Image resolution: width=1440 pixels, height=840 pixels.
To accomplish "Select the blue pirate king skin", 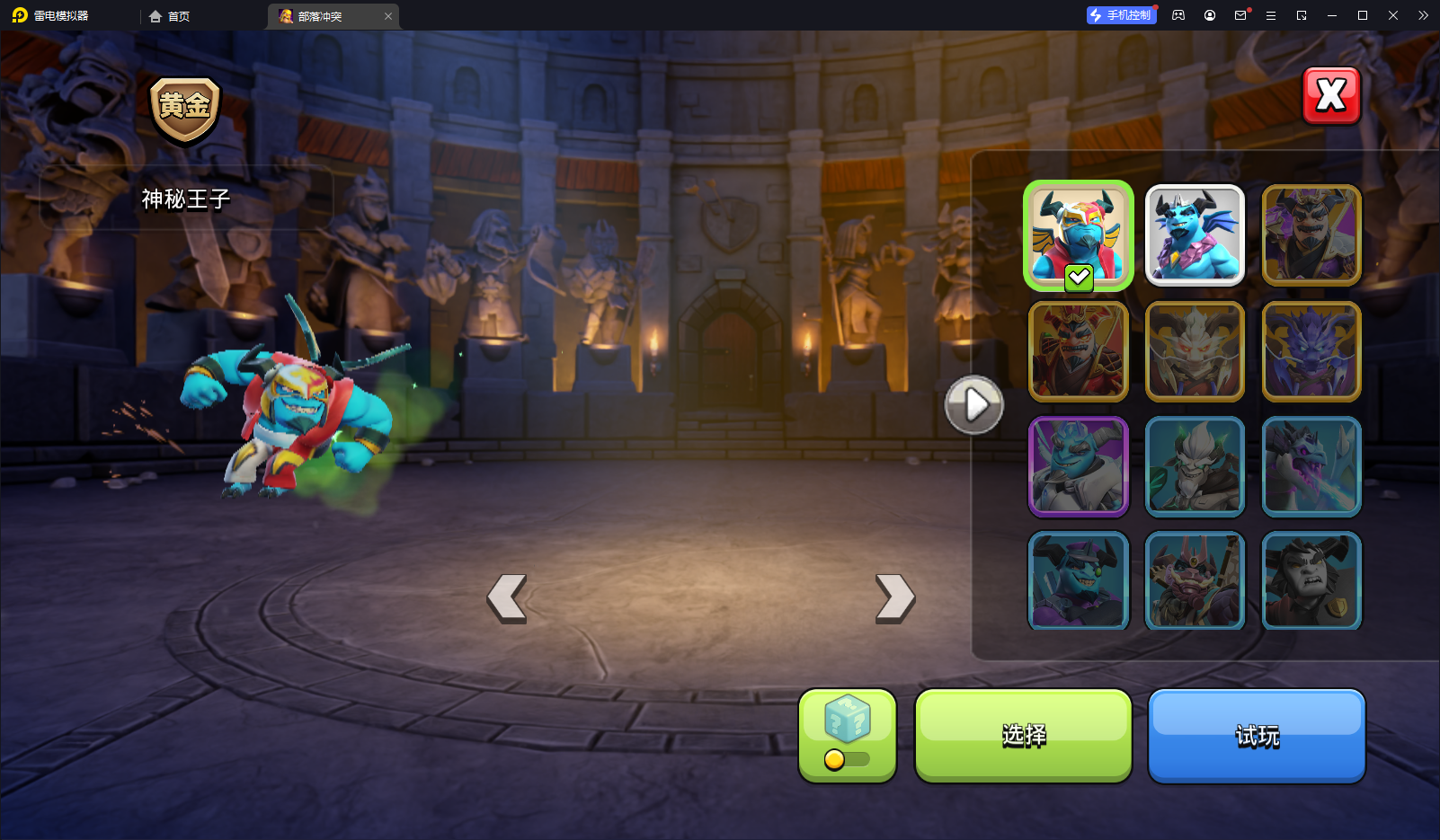I will [1078, 580].
